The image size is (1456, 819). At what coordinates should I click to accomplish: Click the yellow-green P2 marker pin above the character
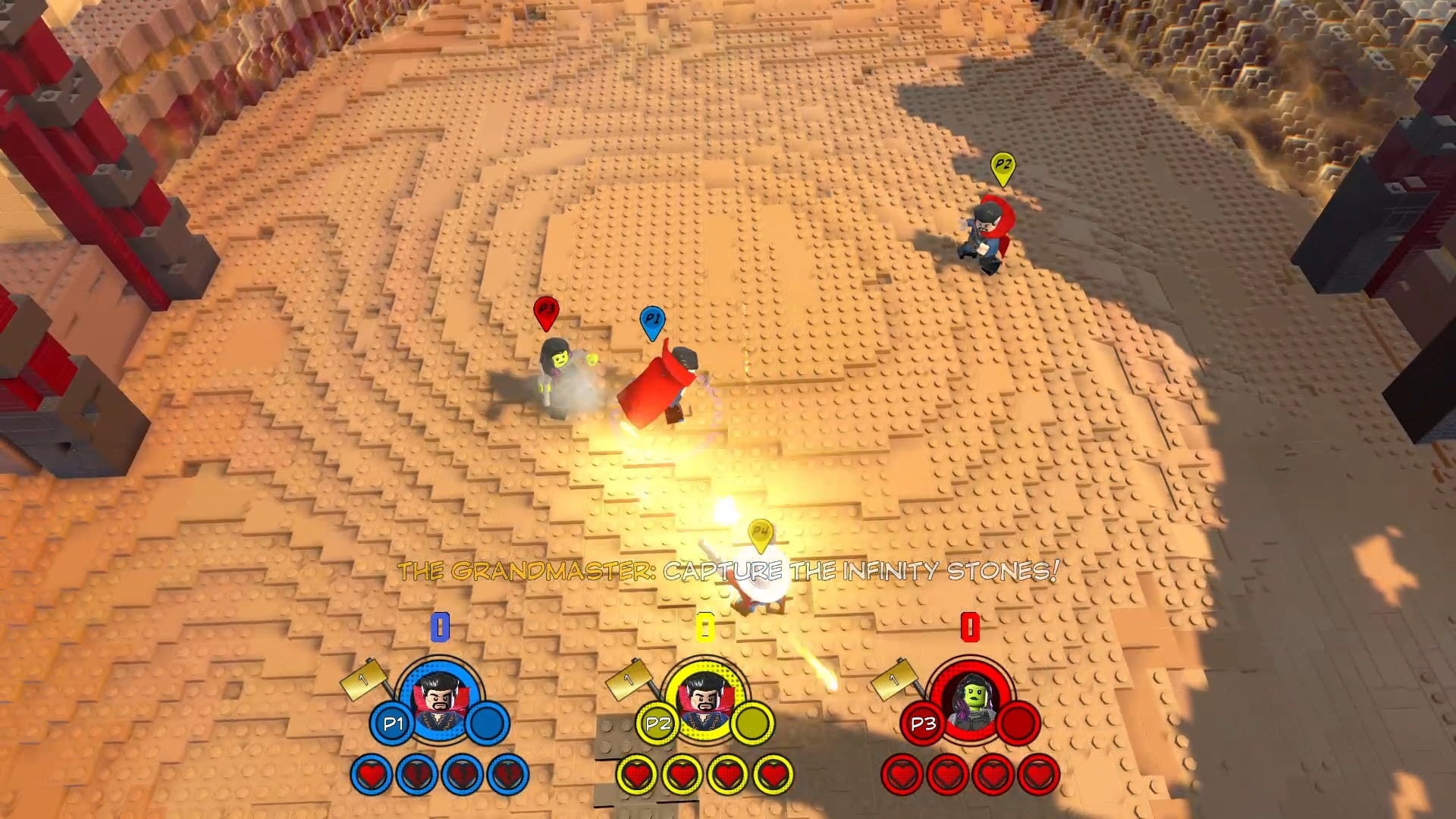click(x=1003, y=168)
